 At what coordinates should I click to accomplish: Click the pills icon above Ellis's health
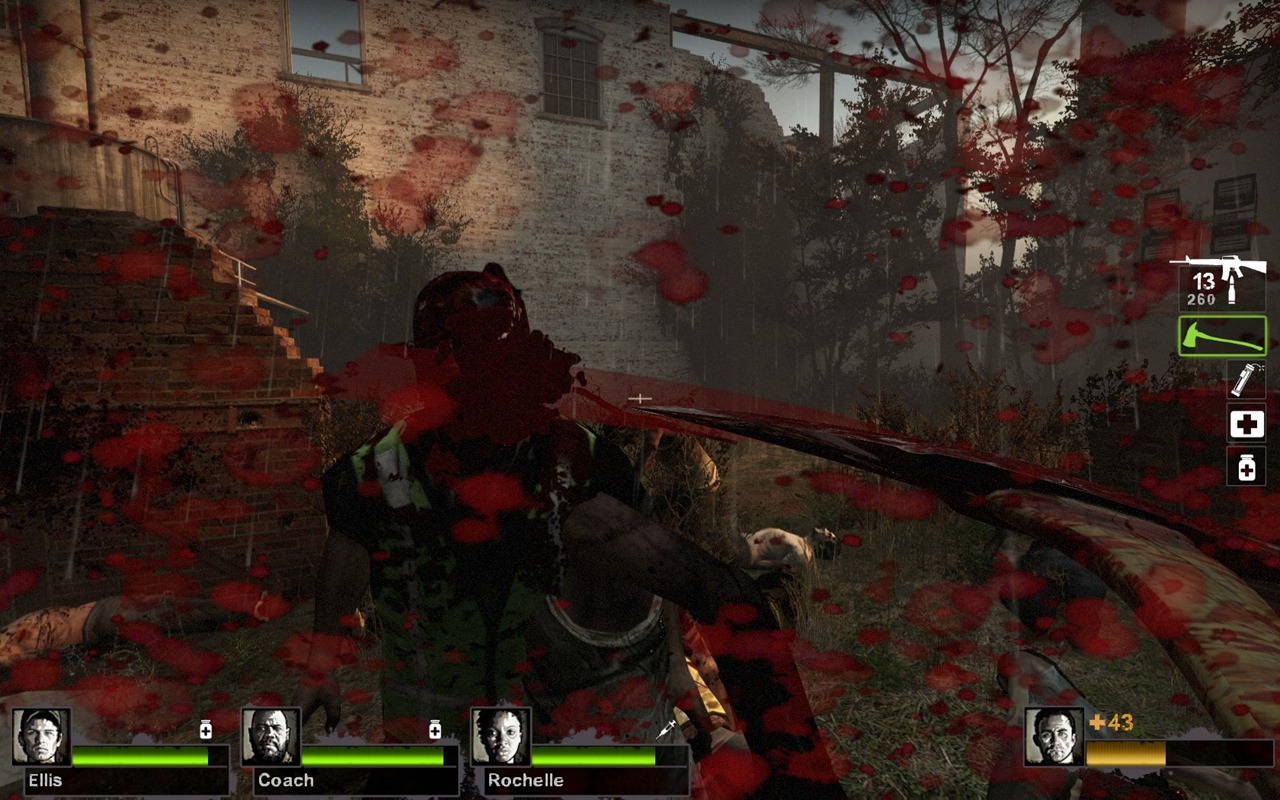[206, 729]
